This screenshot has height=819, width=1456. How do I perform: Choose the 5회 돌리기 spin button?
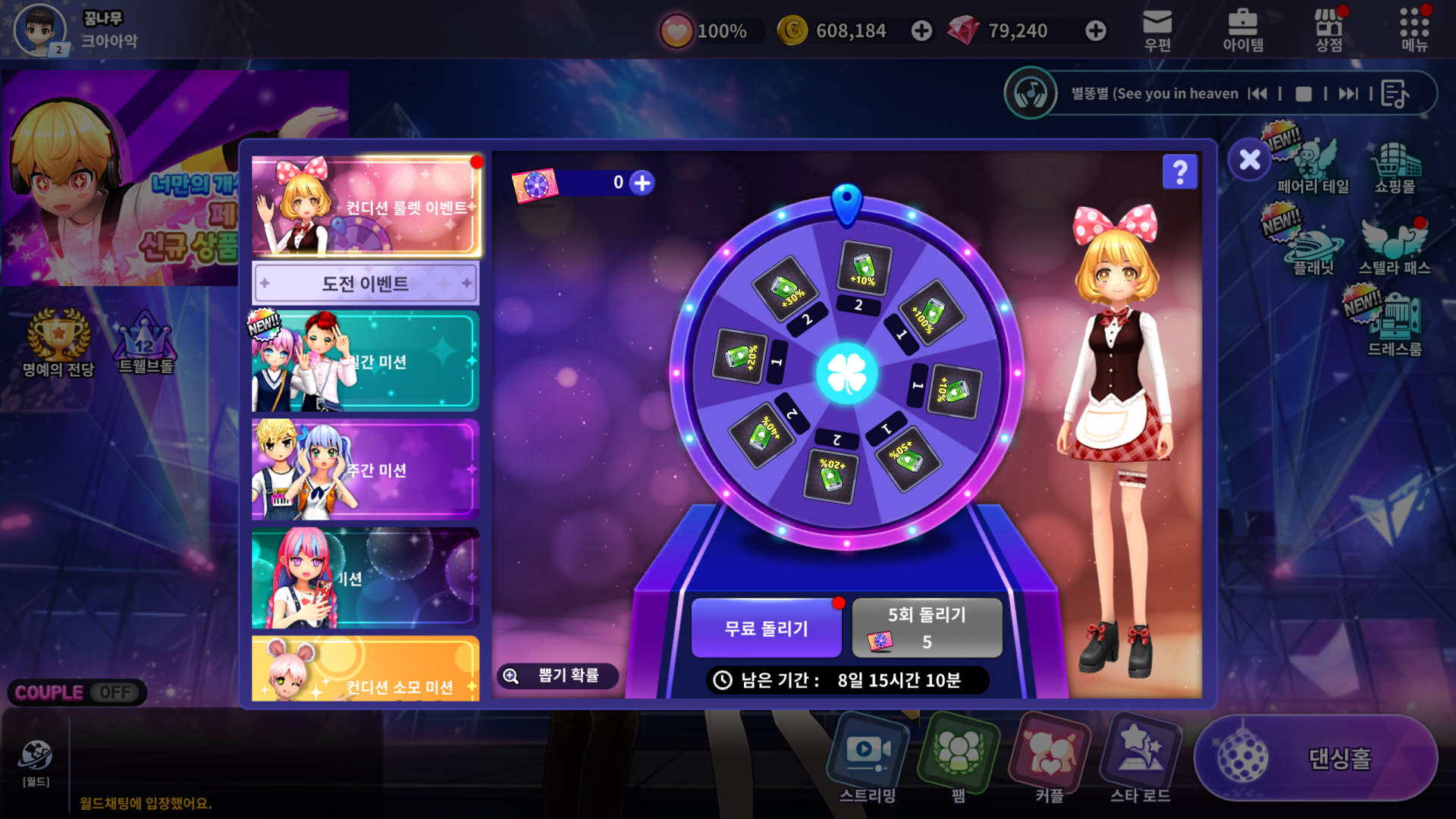click(x=927, y=628)
